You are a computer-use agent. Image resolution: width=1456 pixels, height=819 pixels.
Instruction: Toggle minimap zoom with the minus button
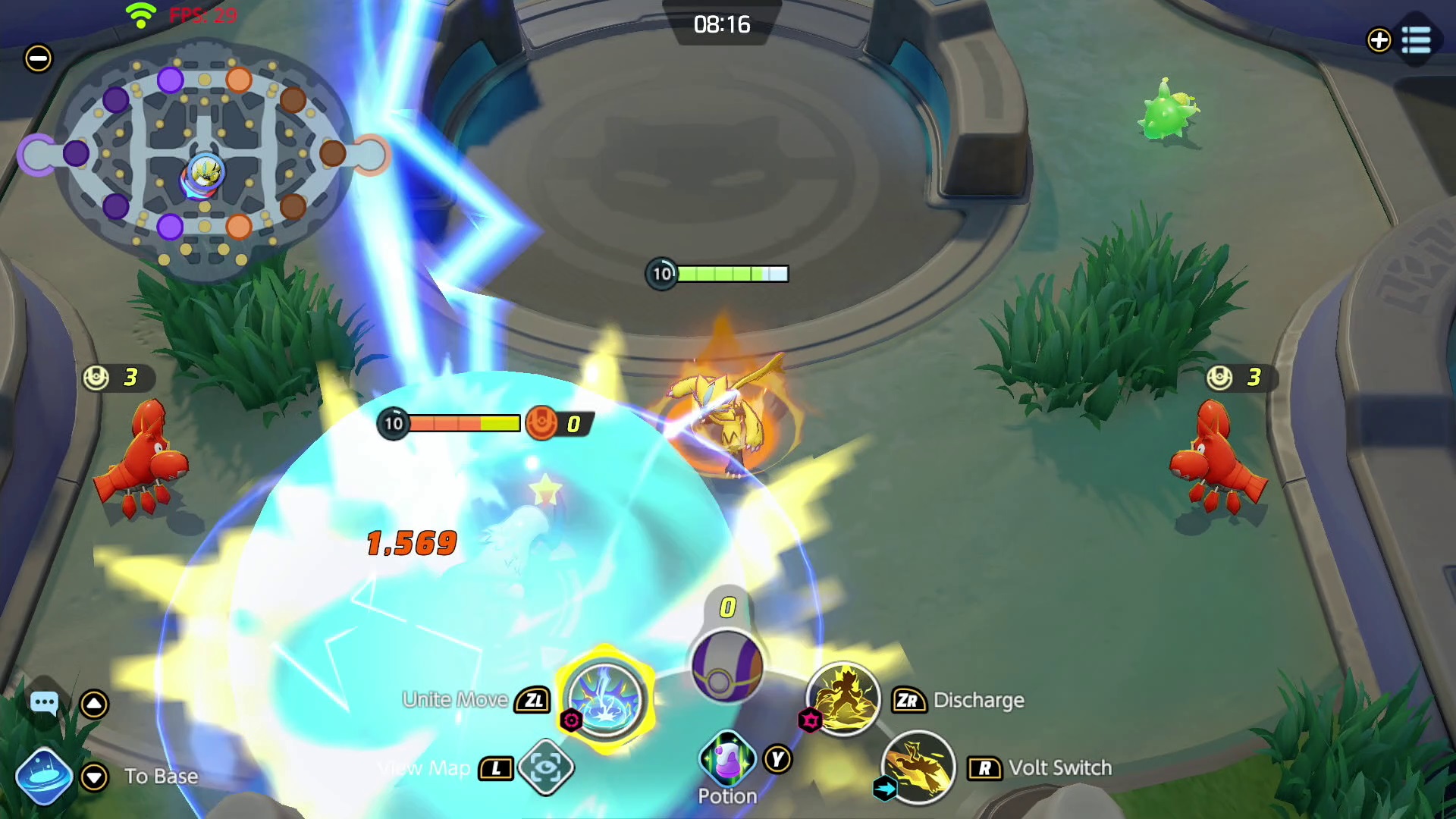coord(37,58)
